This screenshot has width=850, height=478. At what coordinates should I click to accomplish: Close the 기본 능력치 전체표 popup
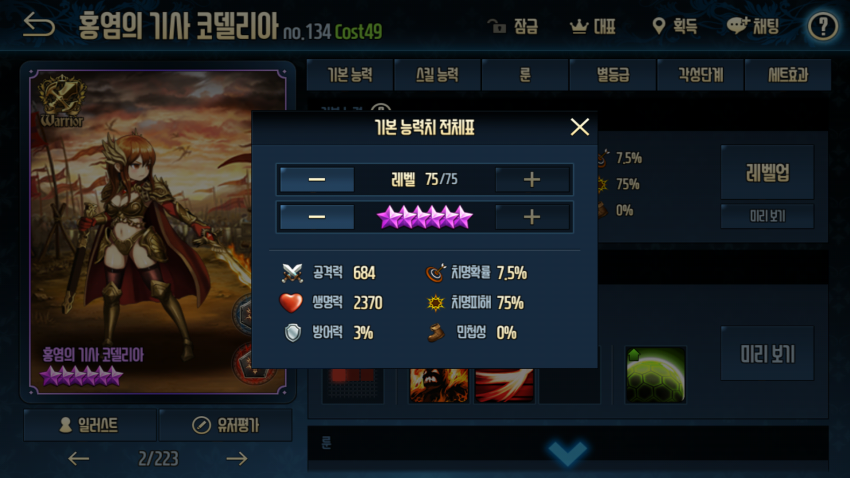(x=579, y=127)
